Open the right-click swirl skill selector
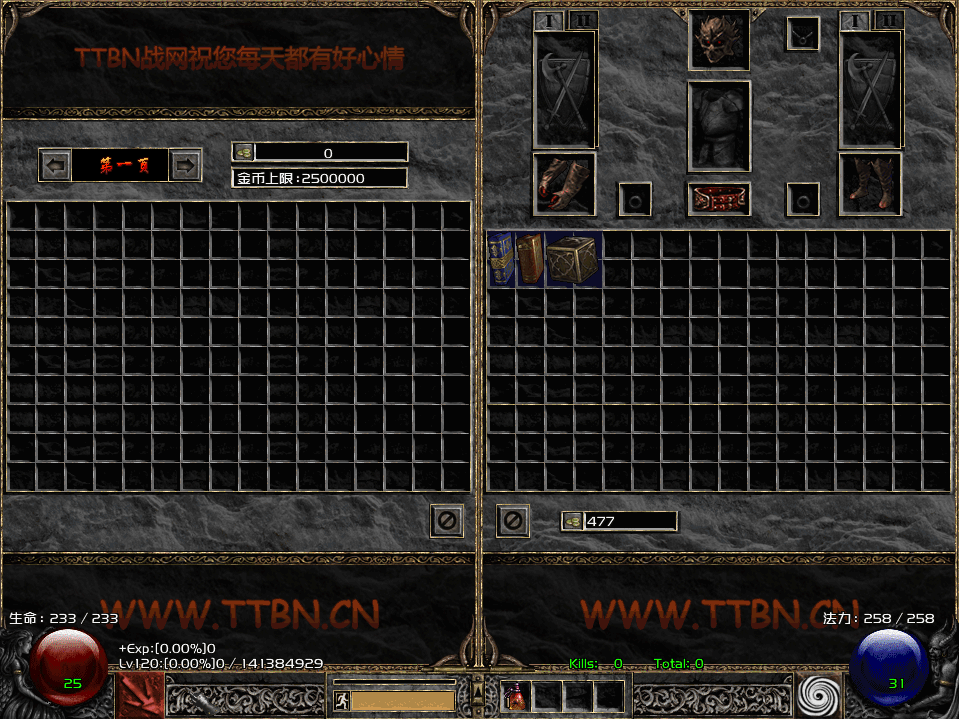The image size is (959, 719). (x=820, y=695)
